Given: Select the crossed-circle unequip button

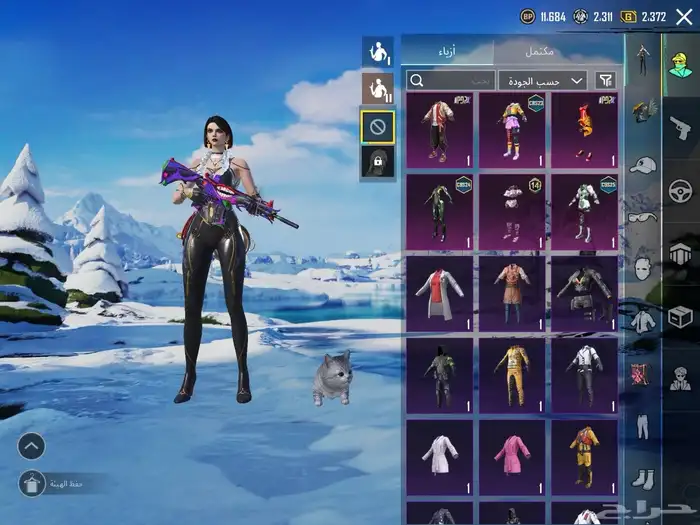Looking at the screenshot, I should coord(377,127).
